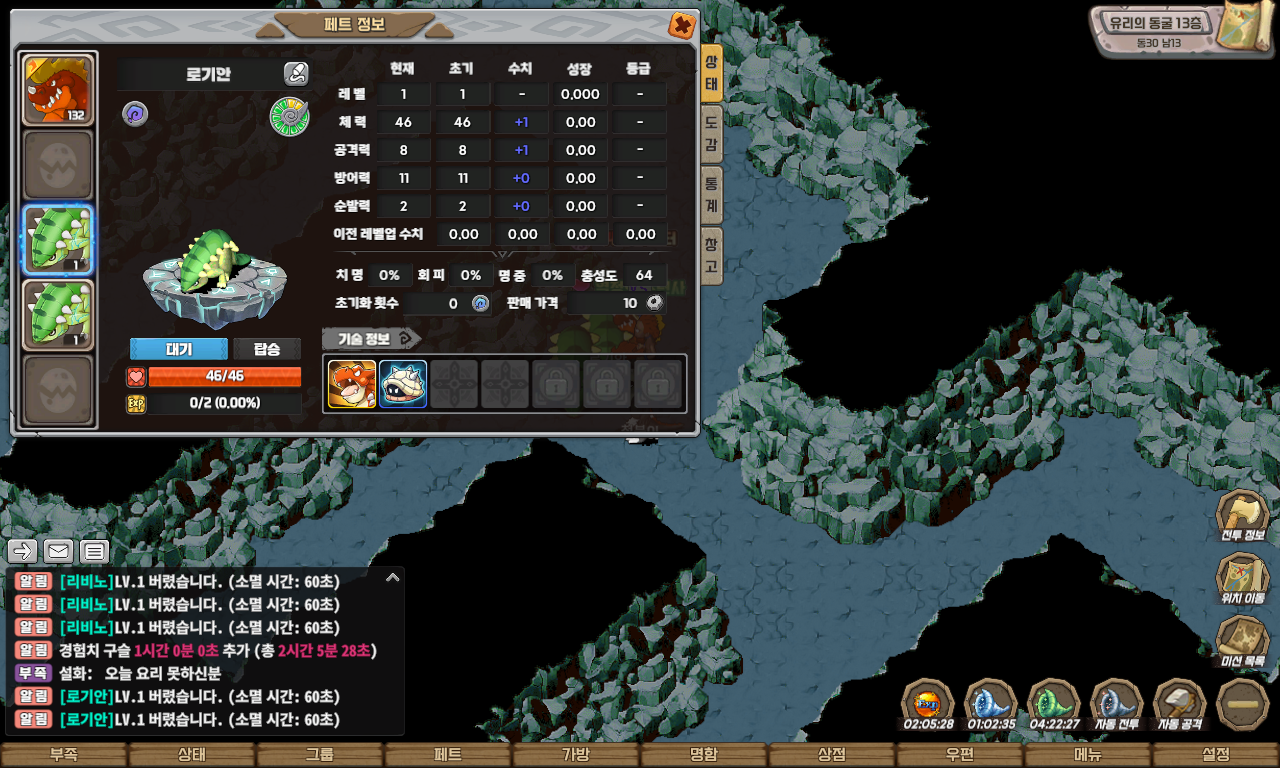Open the mail envelope chat button

(58, 551)
